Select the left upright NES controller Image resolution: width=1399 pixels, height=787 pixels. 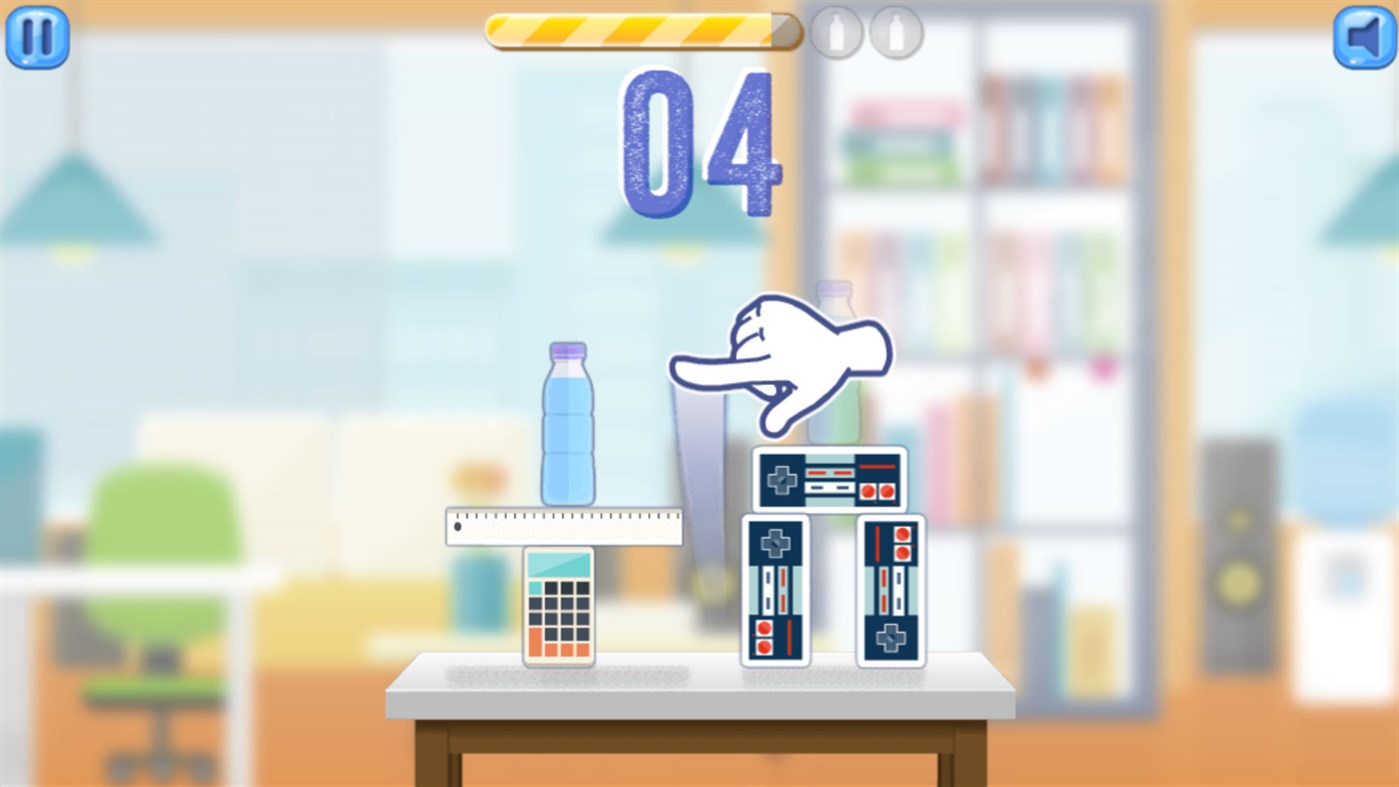pos(775,590)
